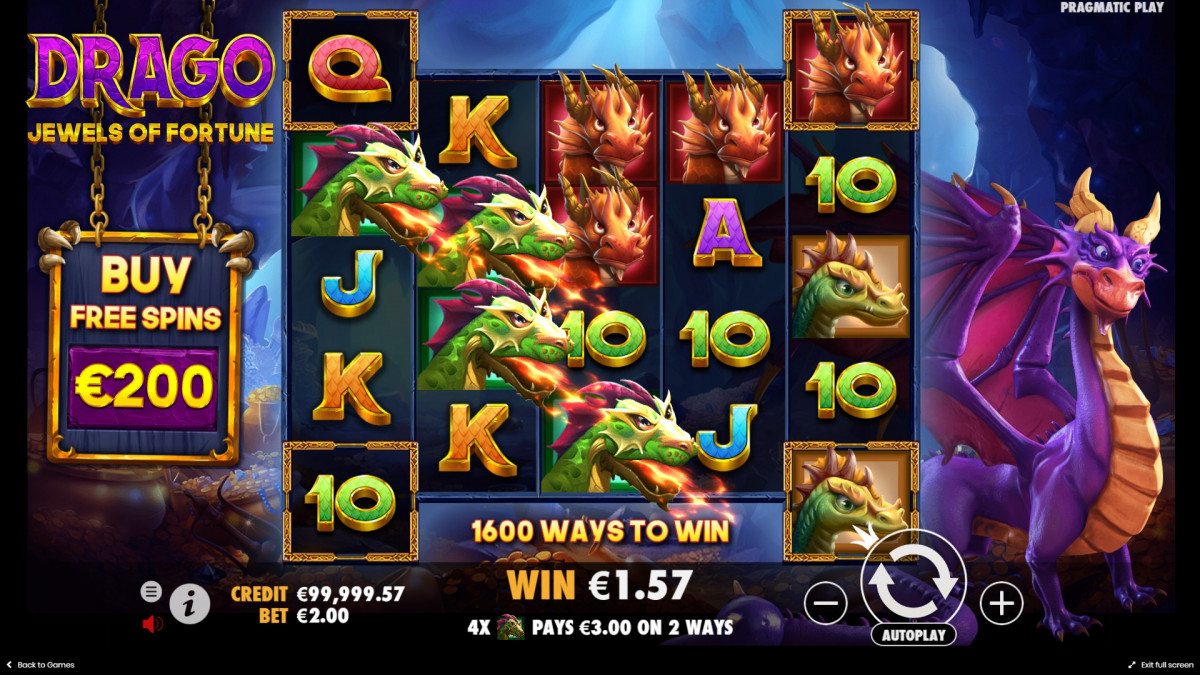Exit full screen mode
1200x675 pixels.
coord(1160,665)
